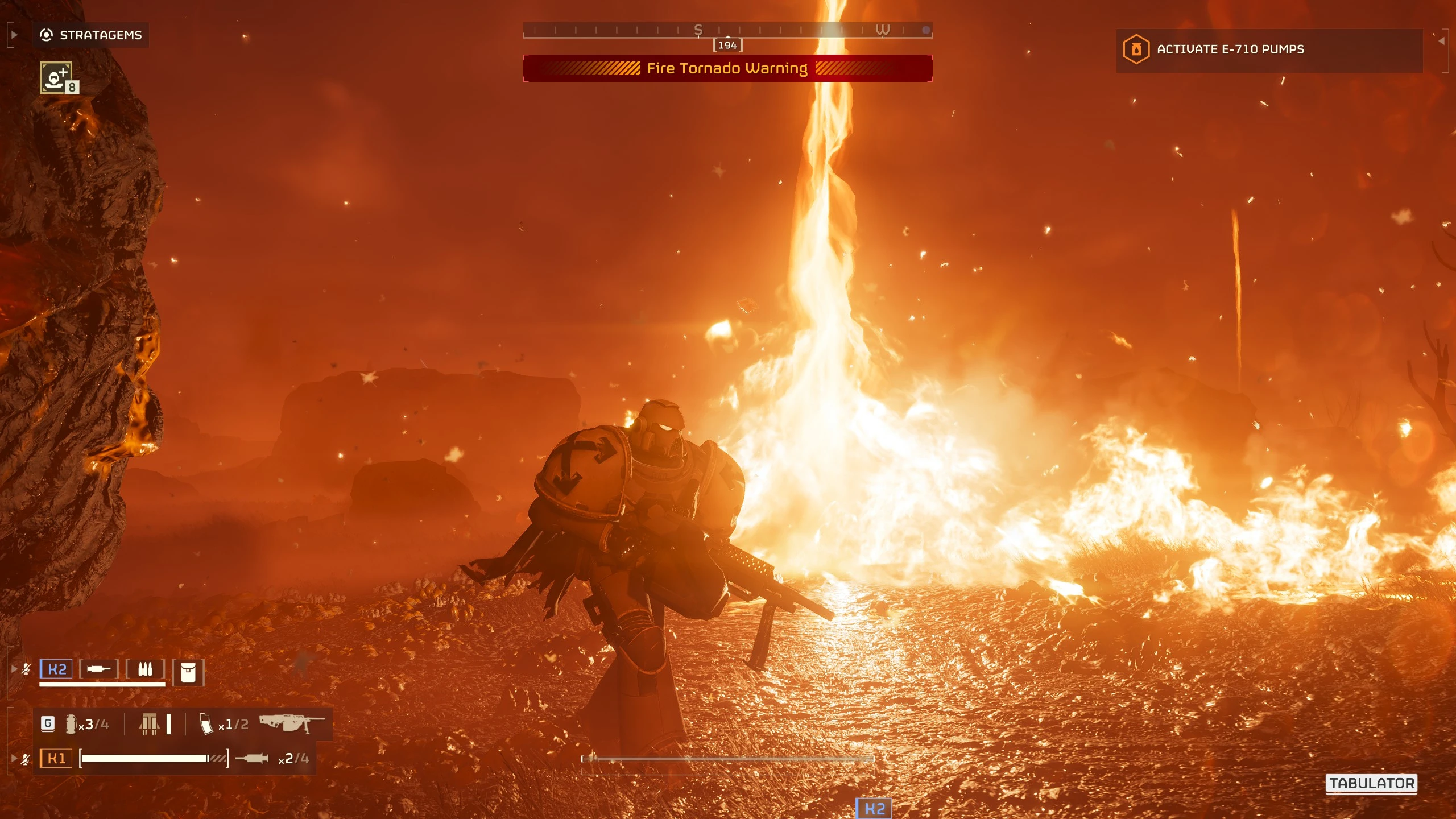The width and height of the screenshot is (1456, 819).
Task: Click the Fire Tornado Warning banner
Action: 727,69
